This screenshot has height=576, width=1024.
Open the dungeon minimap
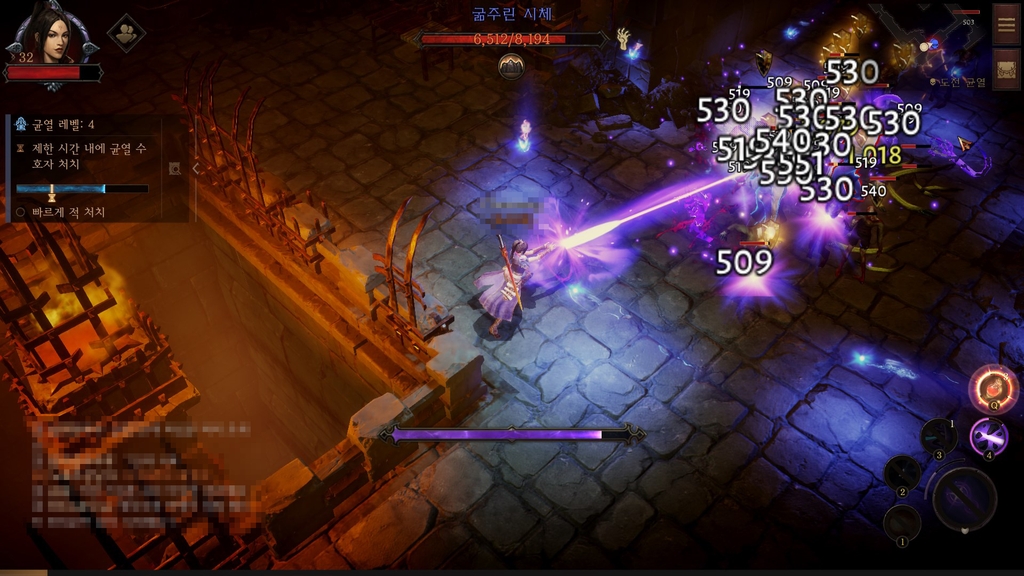pos(920,40)
